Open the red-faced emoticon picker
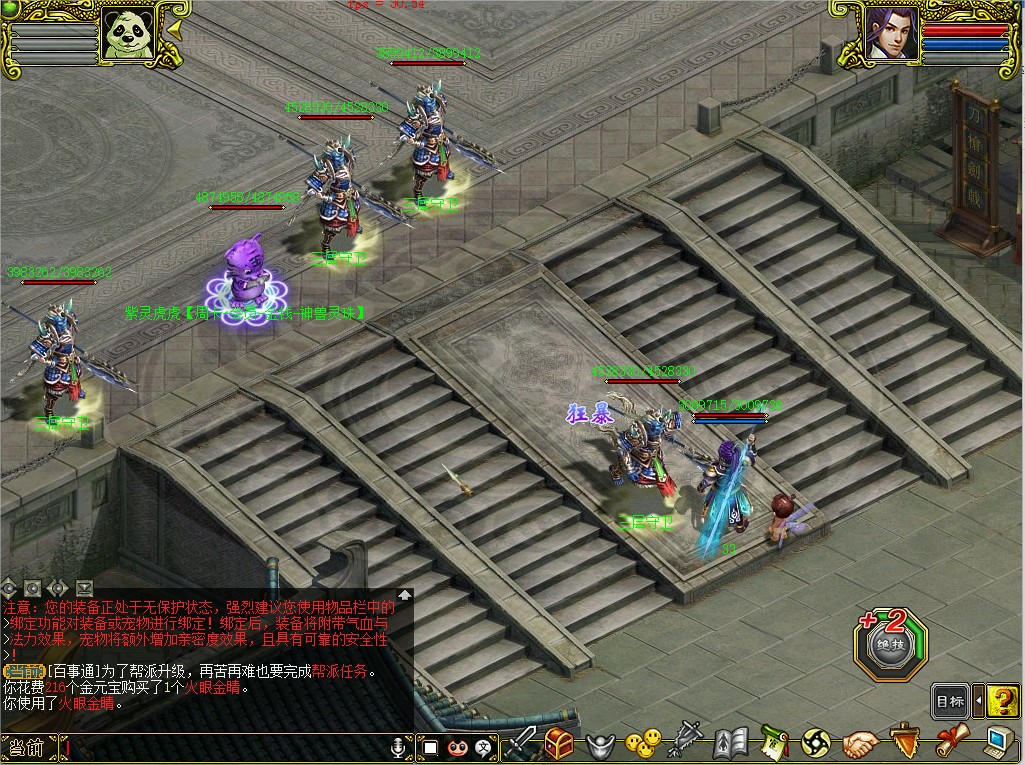 coord(458,747)
